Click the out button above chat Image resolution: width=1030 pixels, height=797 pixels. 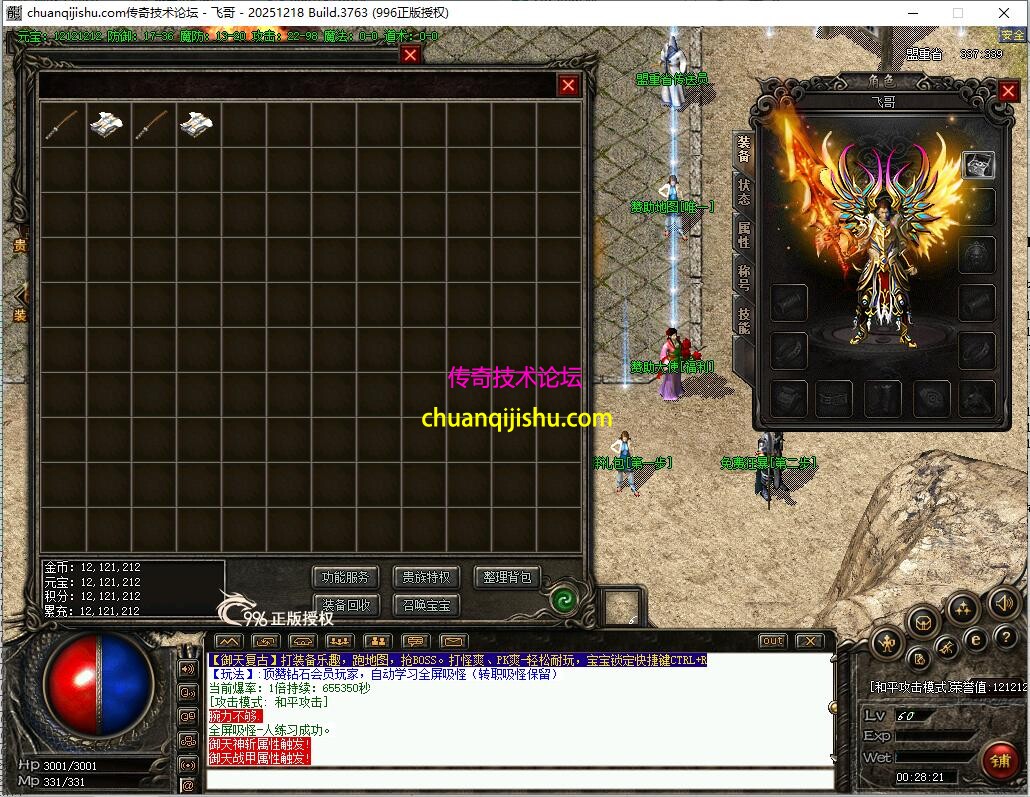(x=773, y=641)
